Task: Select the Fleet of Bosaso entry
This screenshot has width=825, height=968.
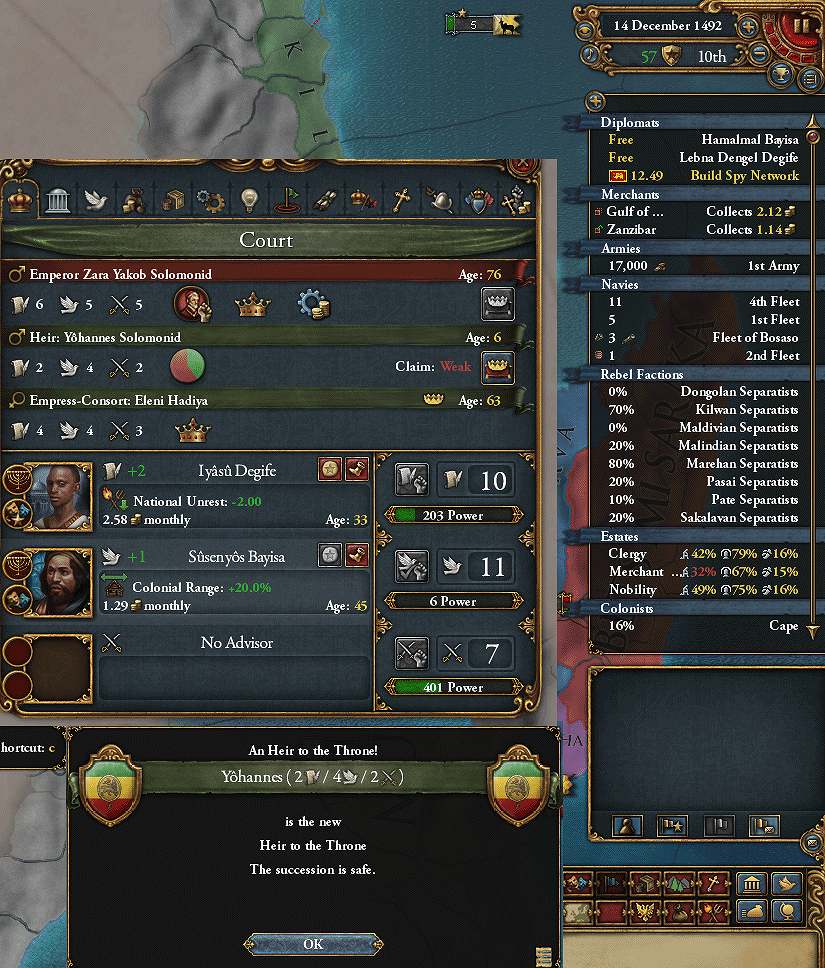Action: click(700, 338)
